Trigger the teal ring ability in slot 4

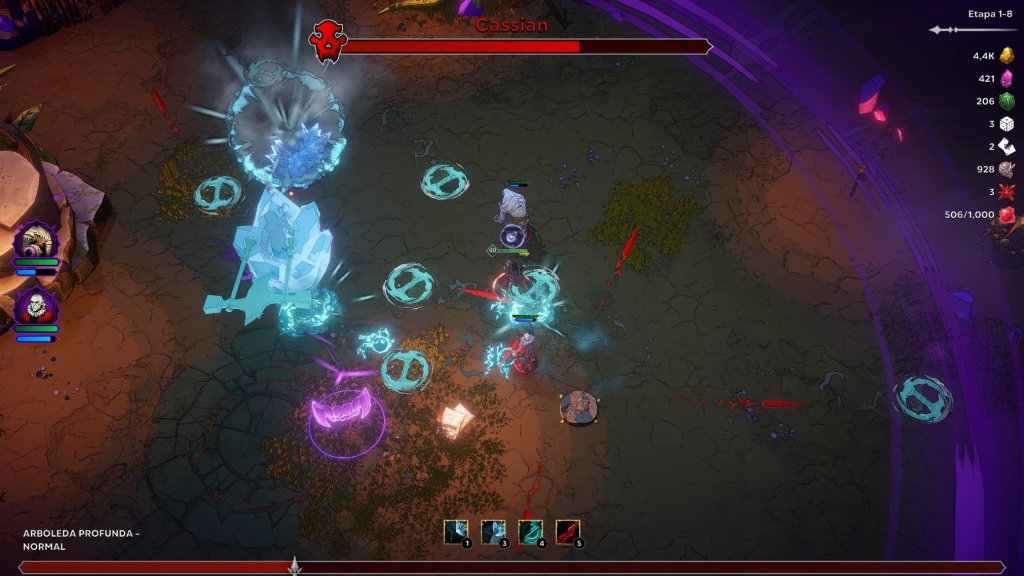click(530, 532)
